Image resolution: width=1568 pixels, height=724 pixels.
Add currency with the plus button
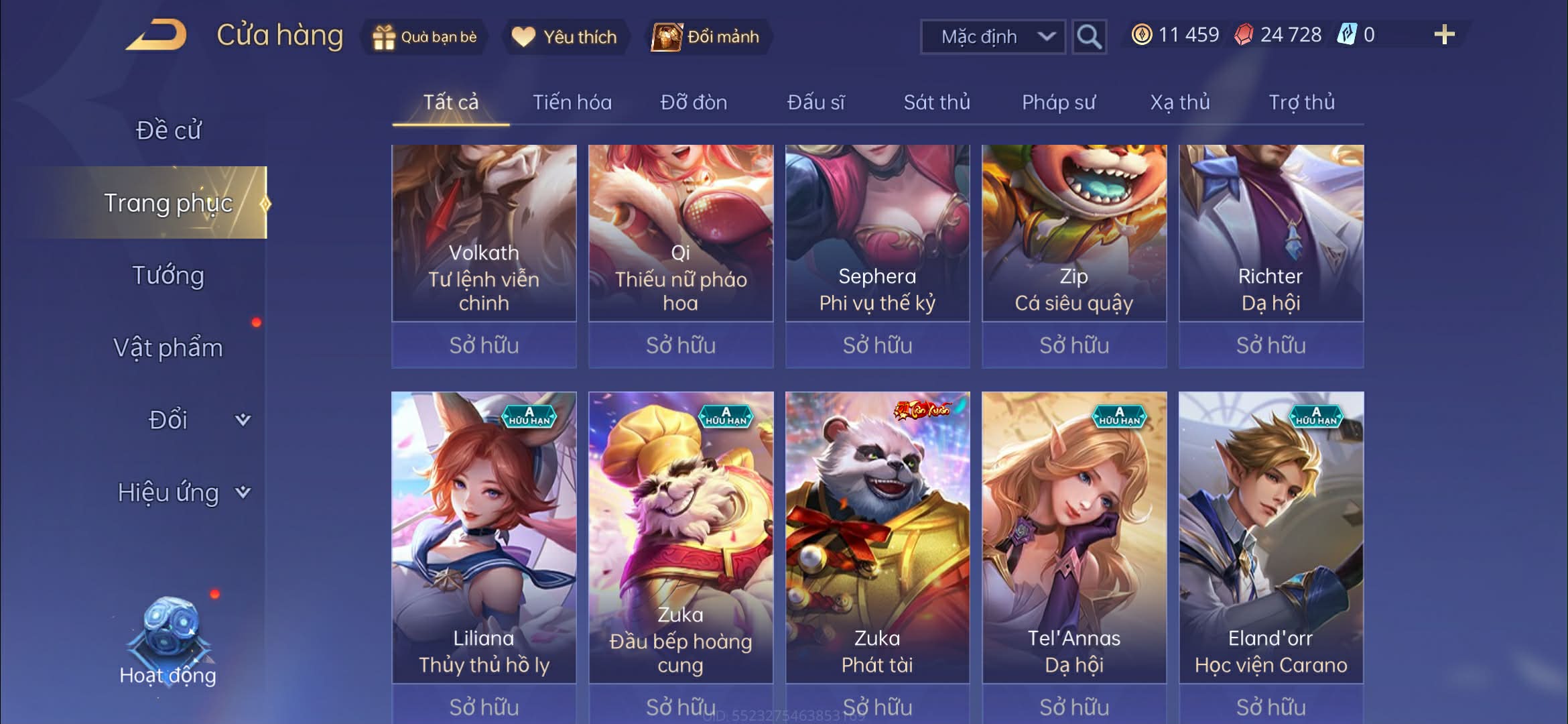click(x=1444, y=35)
